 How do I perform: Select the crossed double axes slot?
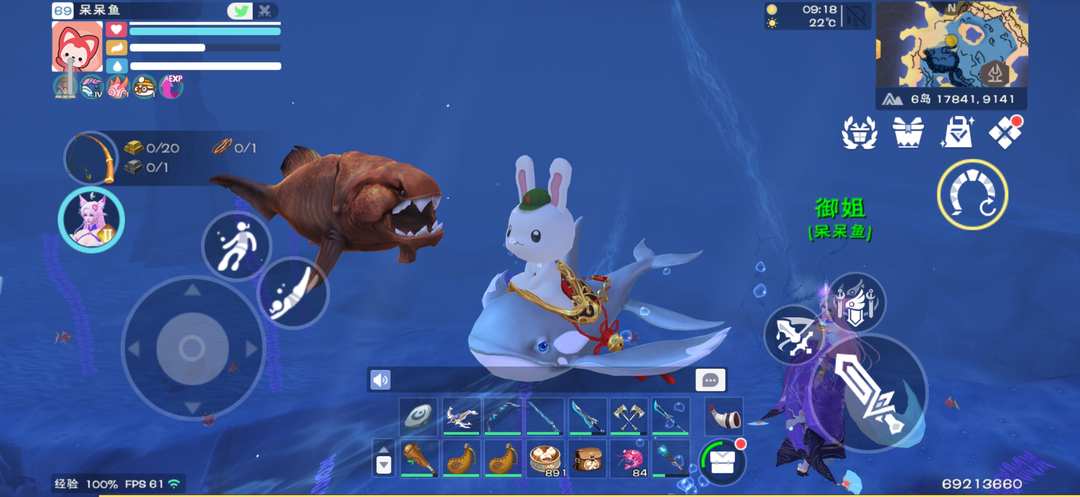tap(627, 417)
